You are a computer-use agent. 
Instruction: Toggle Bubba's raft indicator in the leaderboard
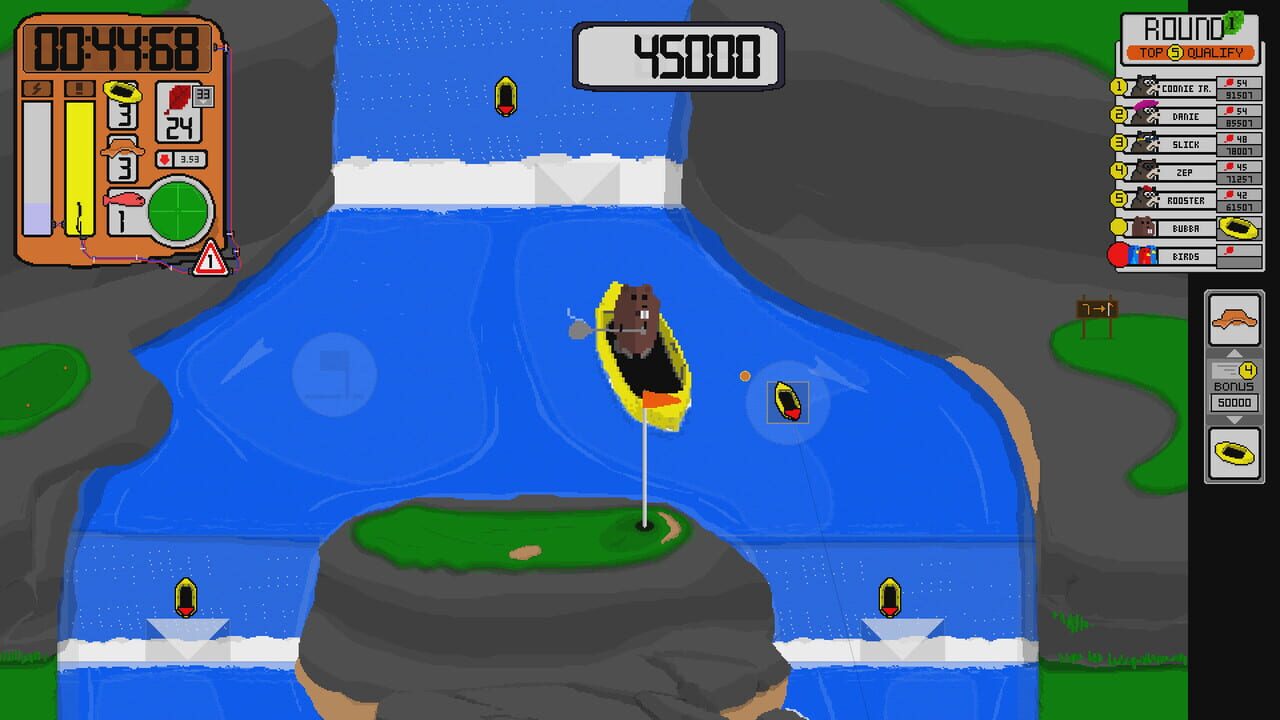(1239, 227)
